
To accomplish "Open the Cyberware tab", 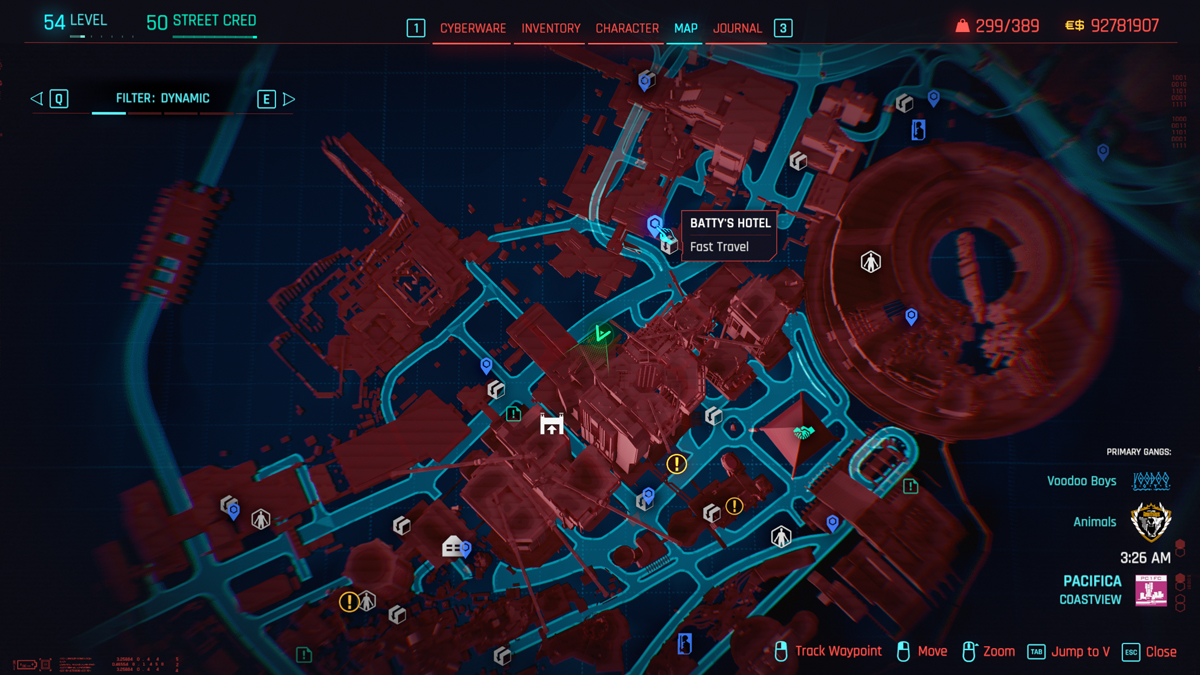I will [x=473, y=29].
